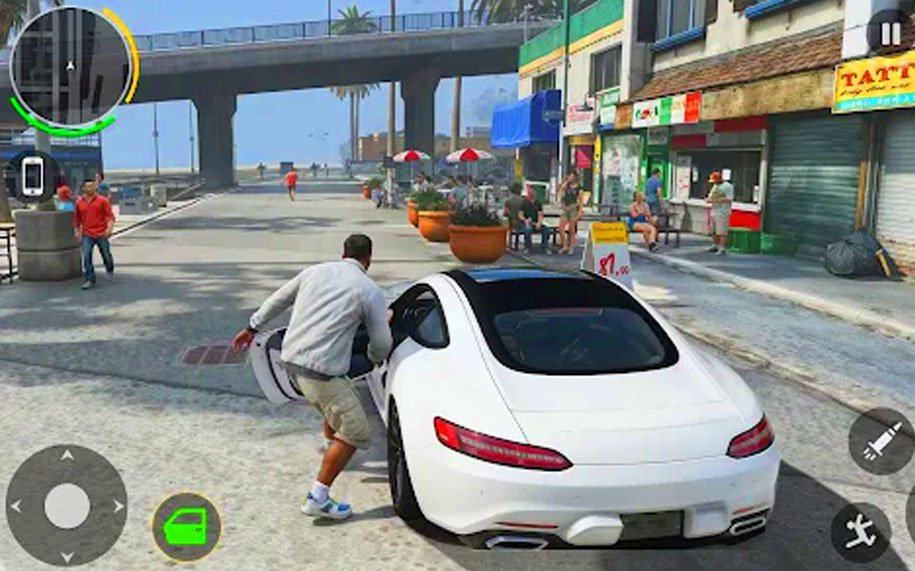Tap the virtual movement joystick
Screen dimensions: 915x571
(66, 506)
